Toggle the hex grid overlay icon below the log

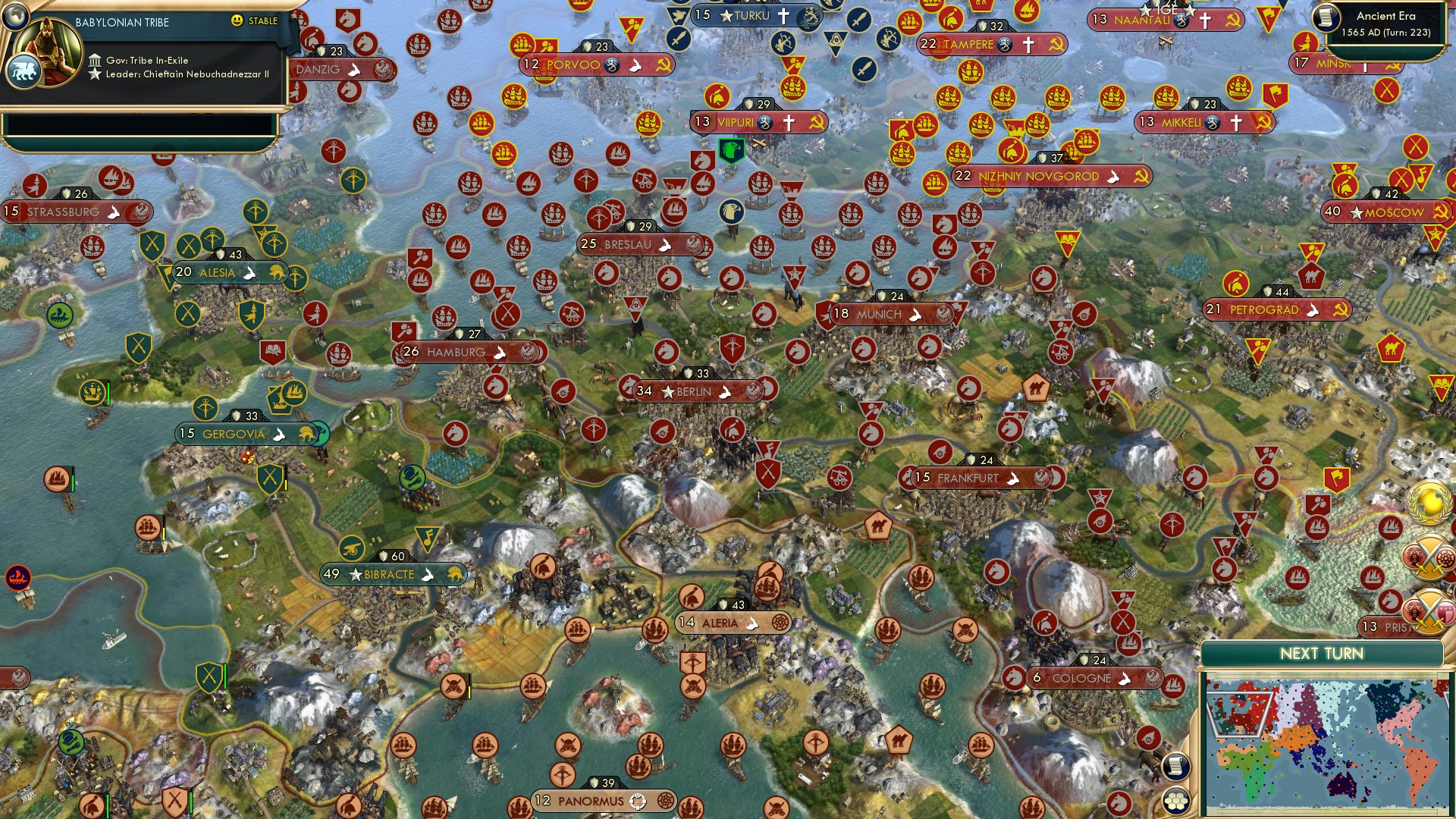click(x=1176, y=800)
